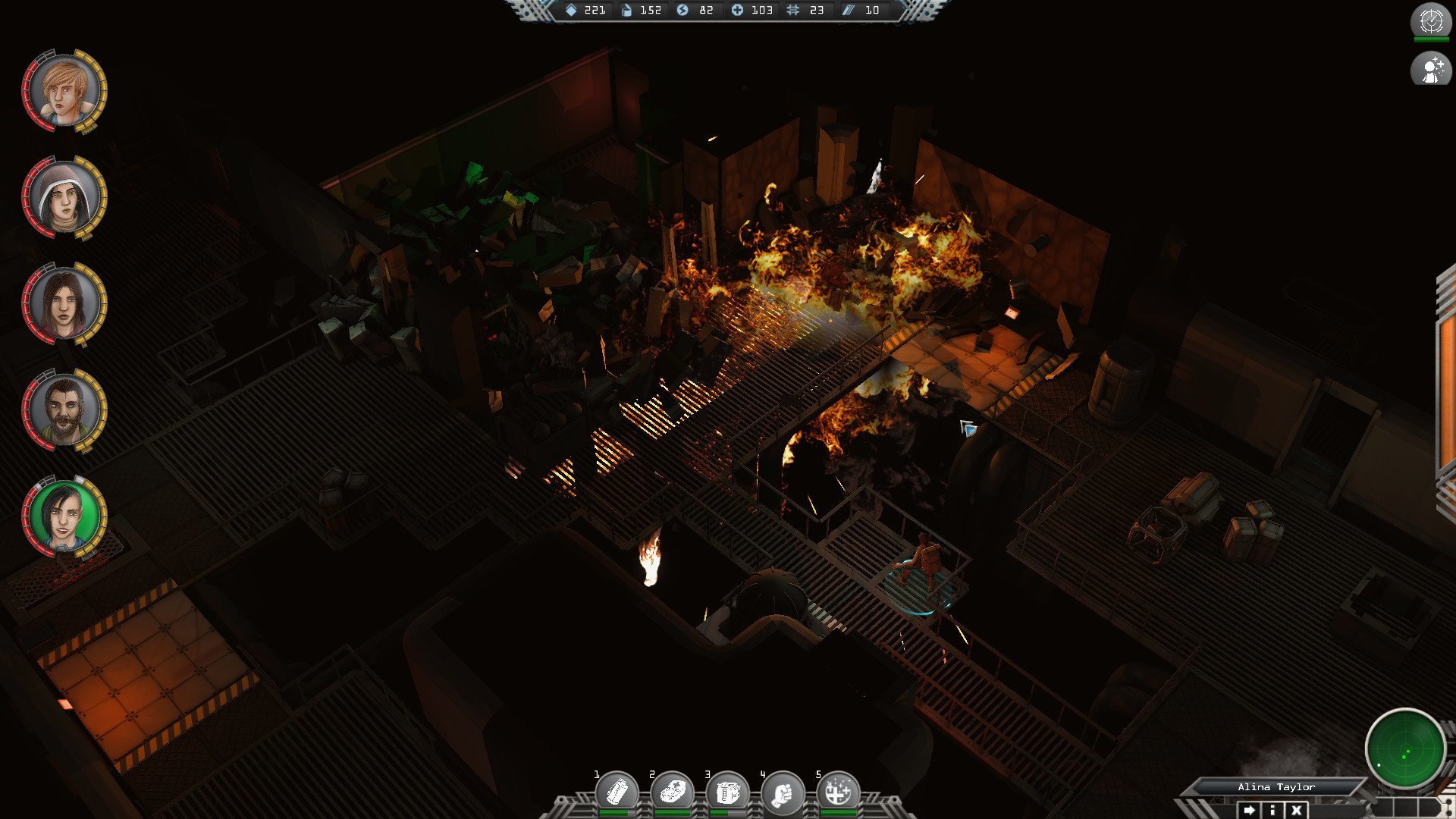Image resolution: width=1456 pixels, height=819 pixels.
Task: Activate the crosshair targeting ability icon
Action: coord(1431,20)
